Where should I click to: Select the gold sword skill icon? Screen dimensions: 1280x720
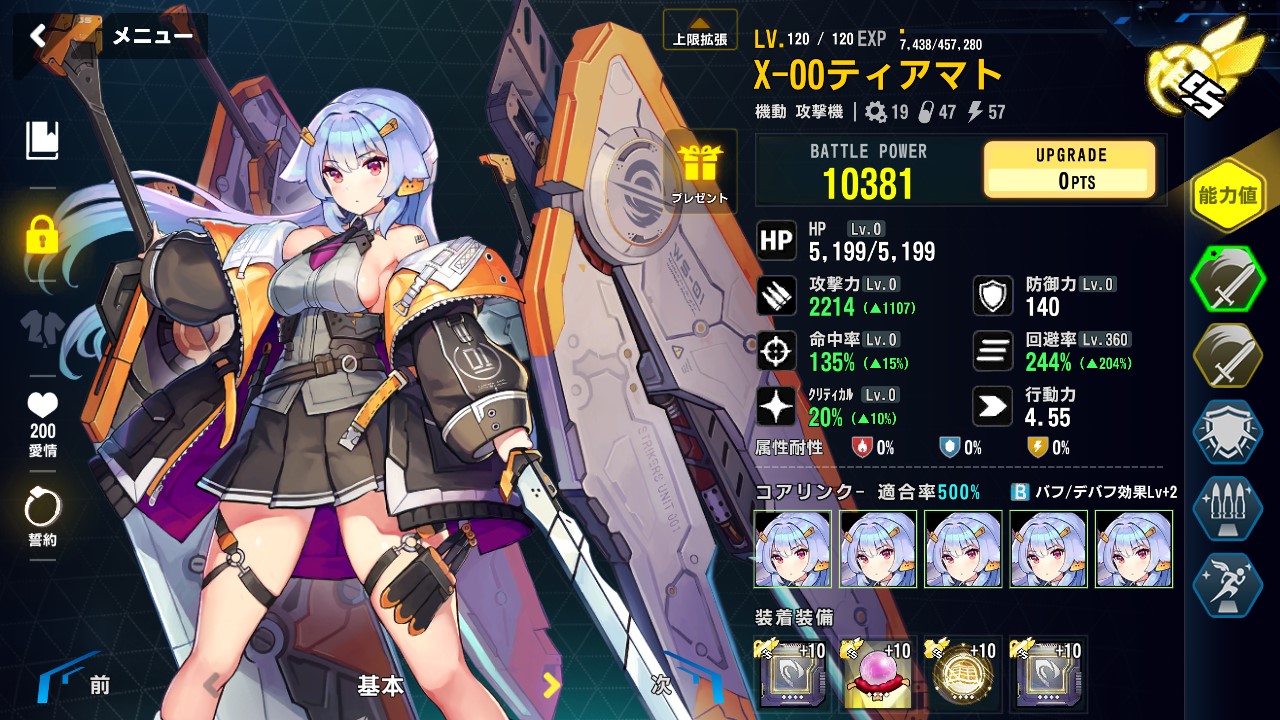1227,358
